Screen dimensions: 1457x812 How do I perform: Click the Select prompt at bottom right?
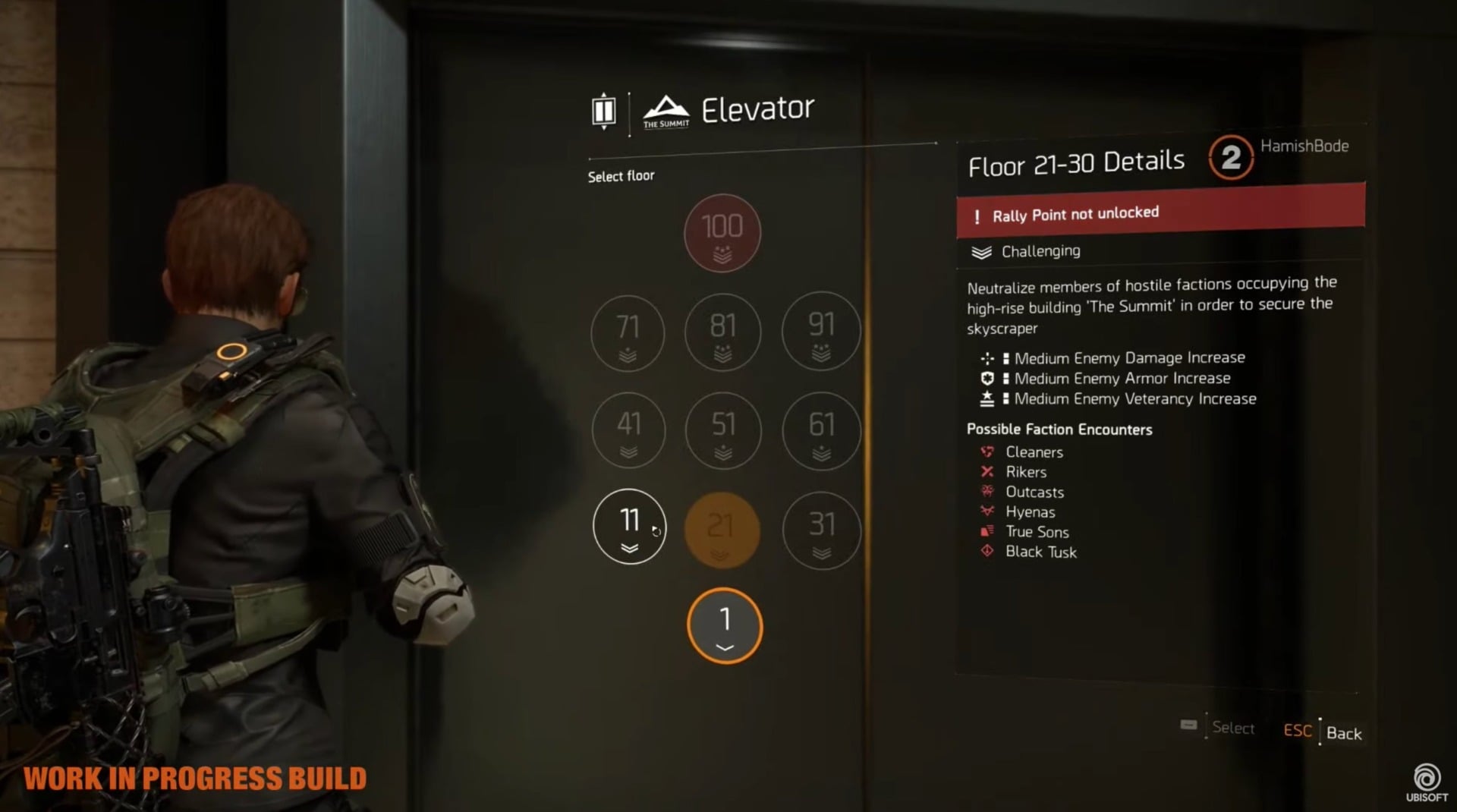[1233, 729]
